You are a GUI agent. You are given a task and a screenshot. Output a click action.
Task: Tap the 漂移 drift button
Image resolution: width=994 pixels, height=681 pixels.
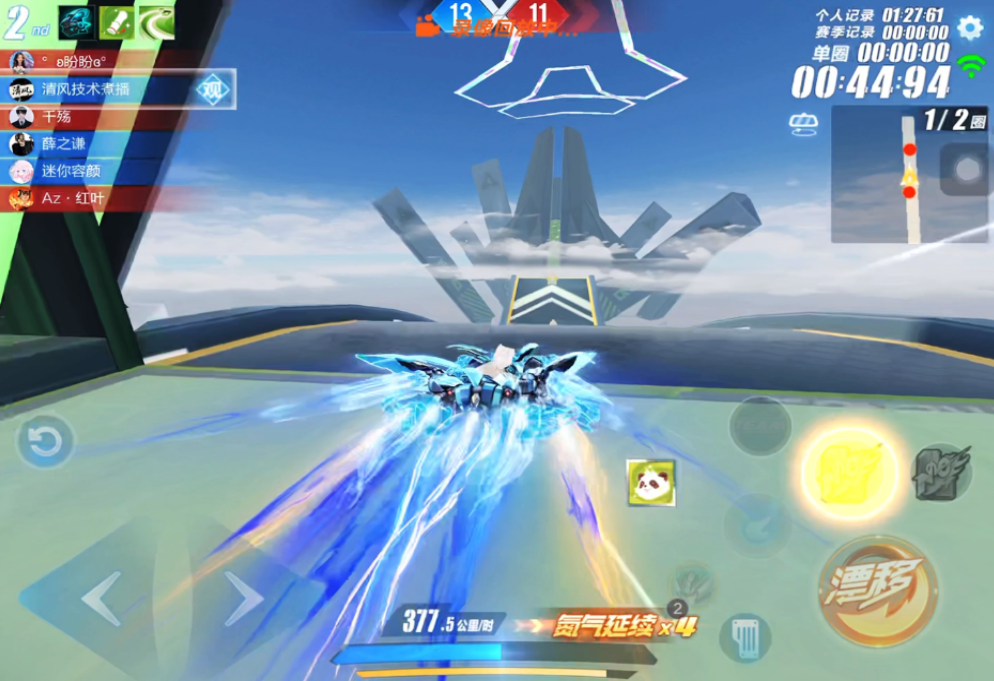tap(877, 590)
